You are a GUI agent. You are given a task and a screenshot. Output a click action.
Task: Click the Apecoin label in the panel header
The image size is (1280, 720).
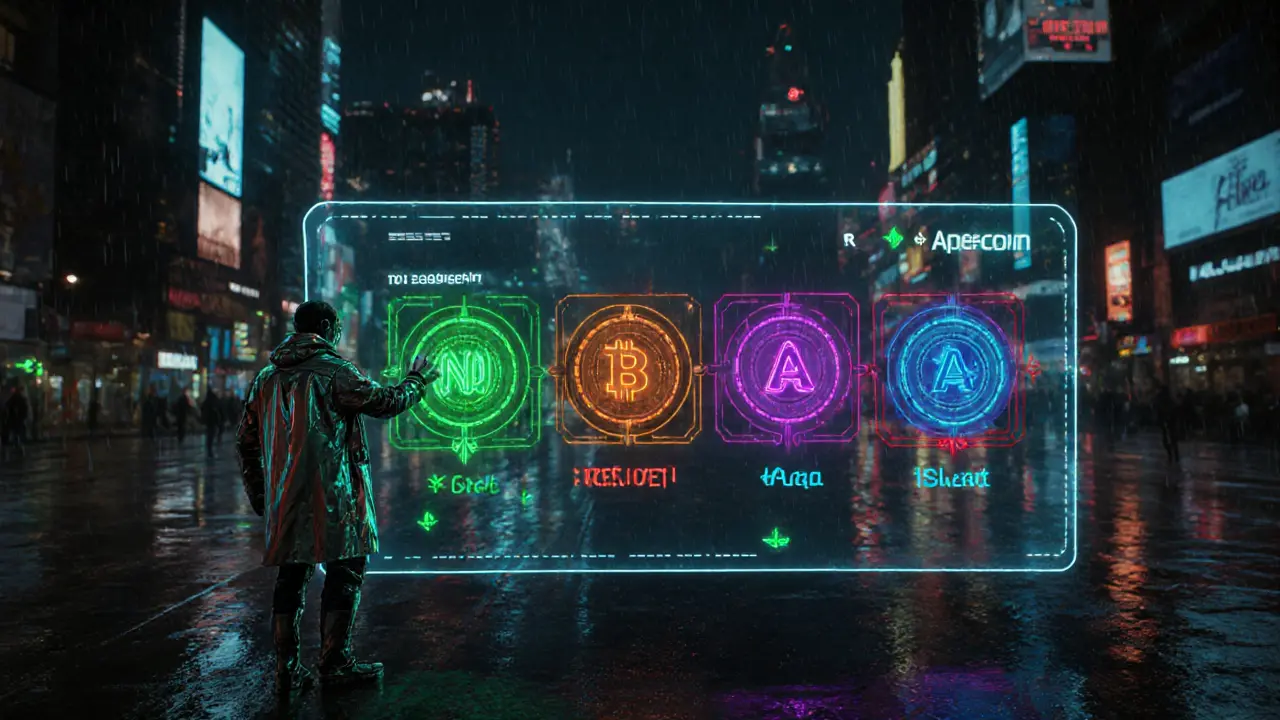pos(980,241)
